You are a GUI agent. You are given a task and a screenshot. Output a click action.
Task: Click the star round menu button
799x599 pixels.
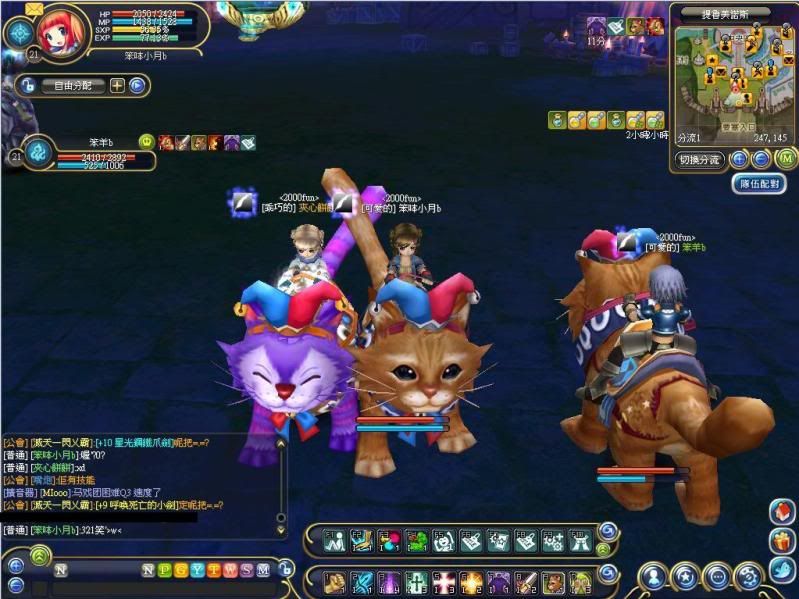[x=684, y=576]
